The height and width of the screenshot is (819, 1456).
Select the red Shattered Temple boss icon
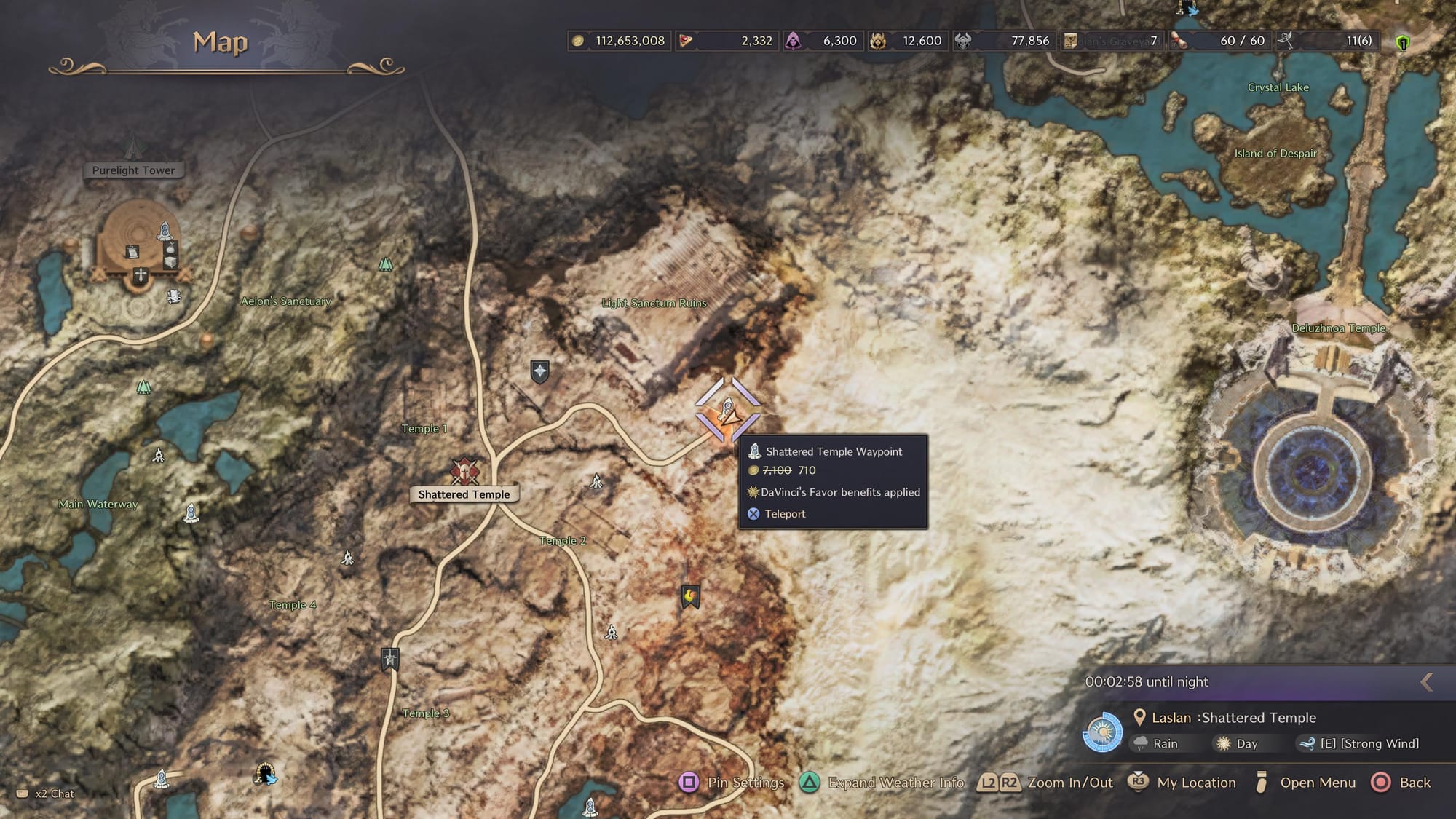[x=464, y=471]
